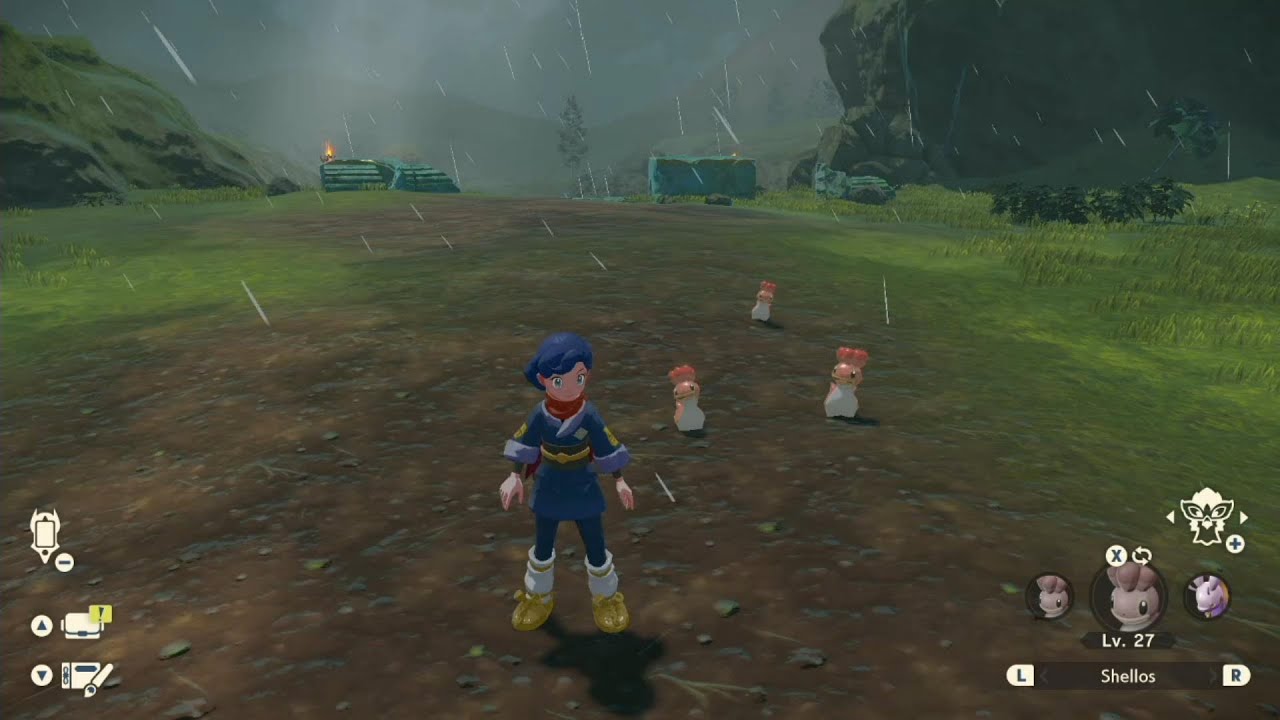Image resolution: width=1280 pixels, height=720 pixels.
Task: Click the left arrow beside the ride icon
Action: [x=1170, y=517]
